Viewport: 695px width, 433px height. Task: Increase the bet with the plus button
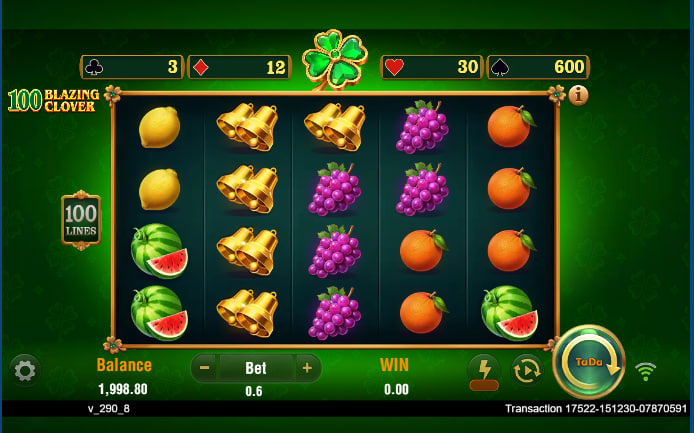coord(307,368)
